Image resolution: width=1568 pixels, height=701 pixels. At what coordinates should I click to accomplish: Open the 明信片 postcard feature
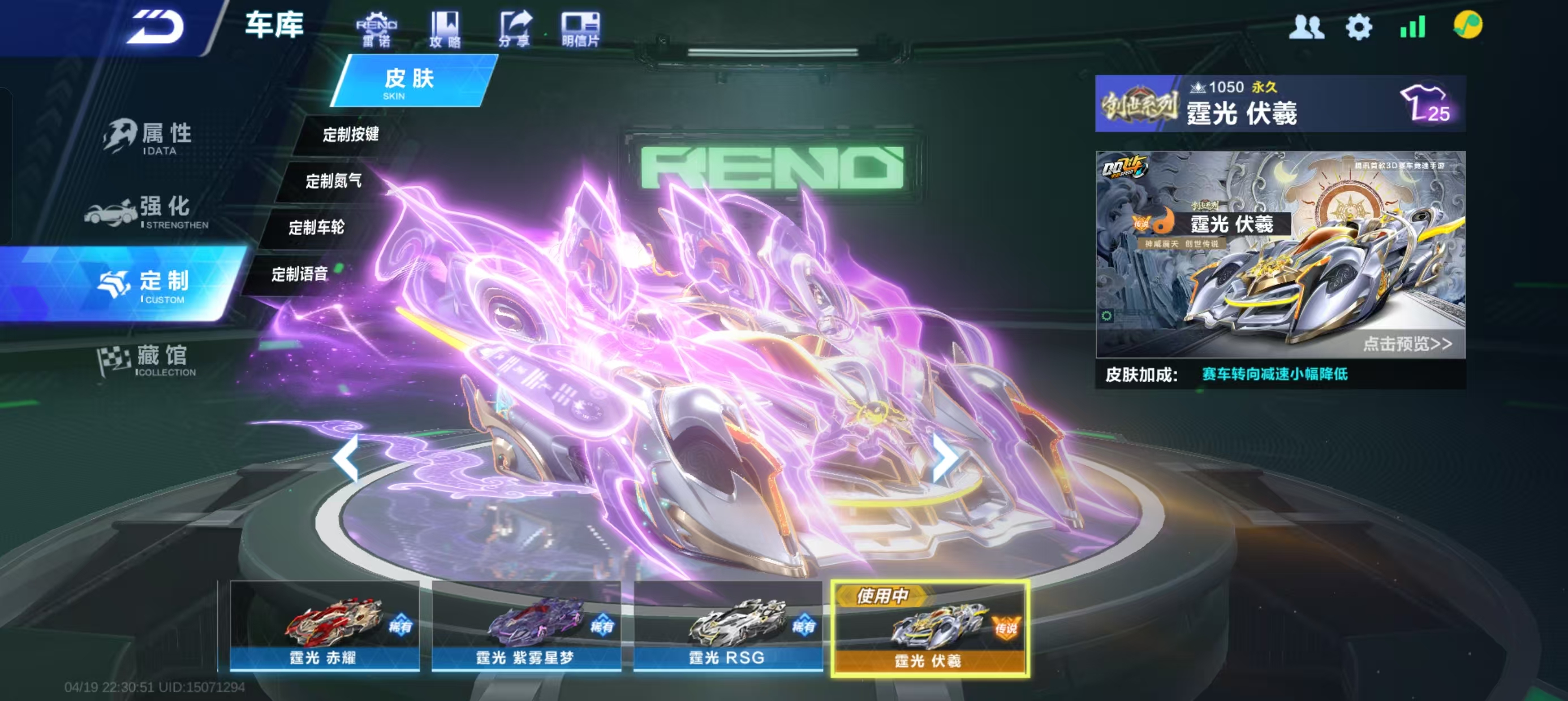tap(580, 29)
